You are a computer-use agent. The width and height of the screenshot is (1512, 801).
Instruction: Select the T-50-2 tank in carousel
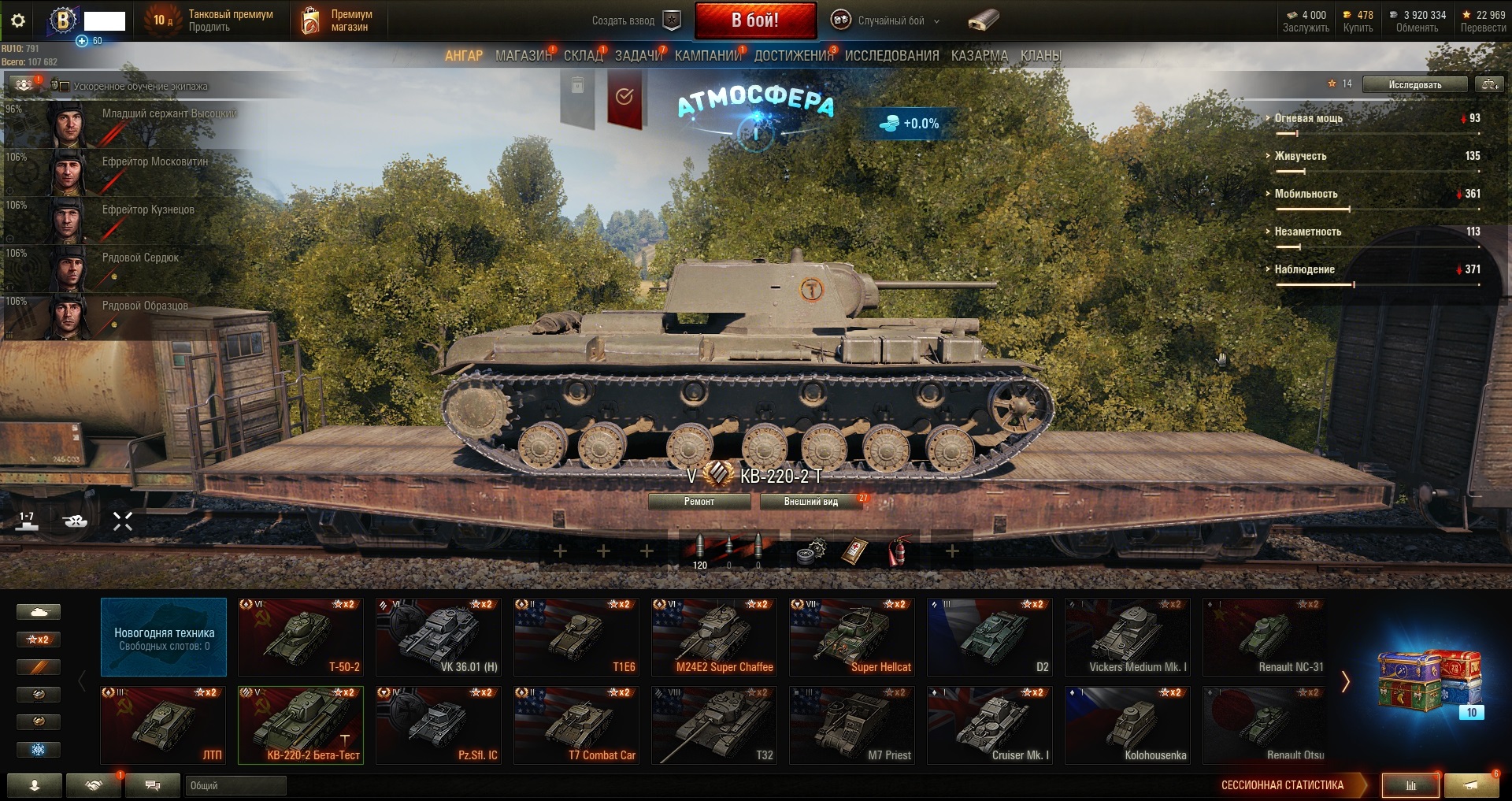301,636
